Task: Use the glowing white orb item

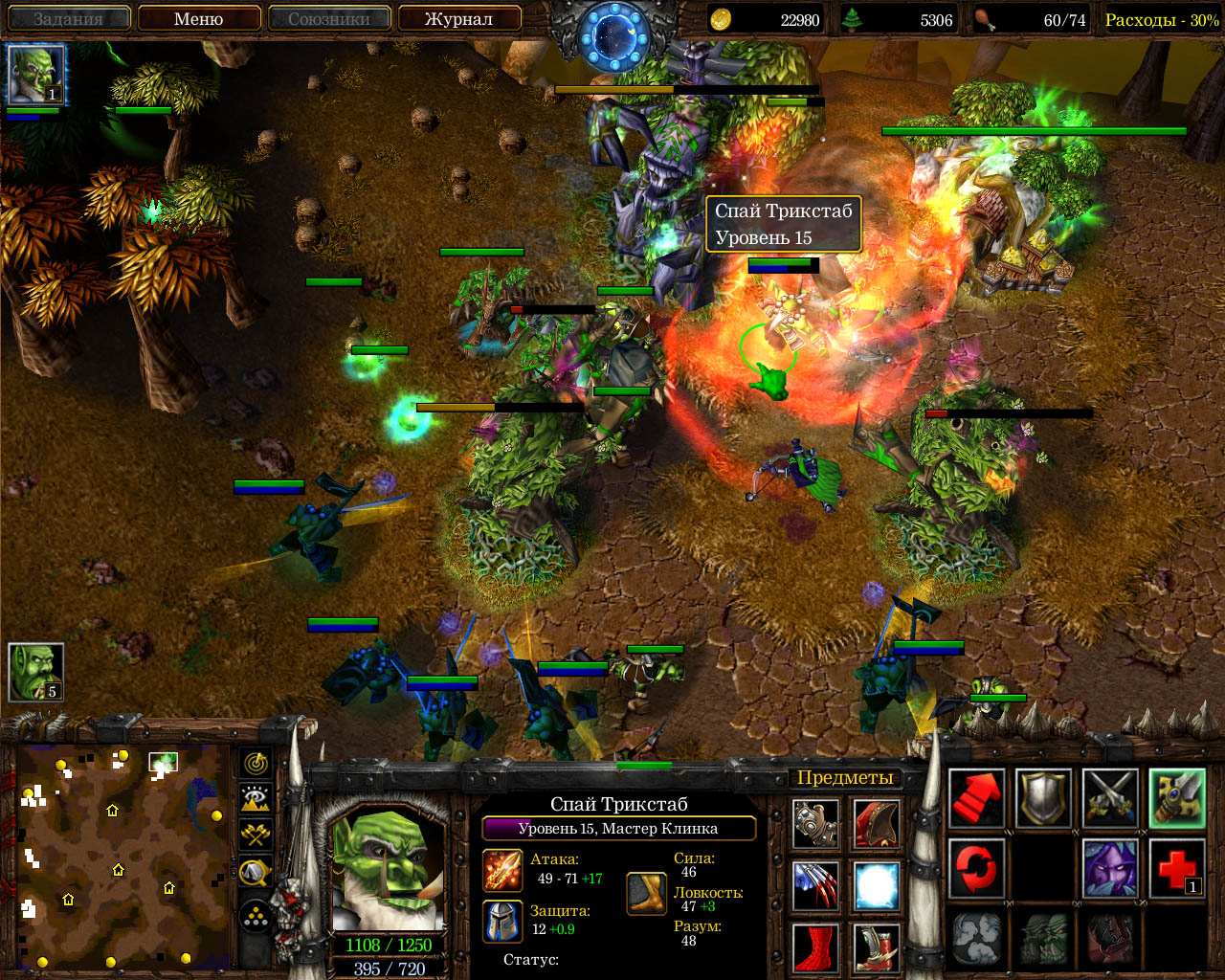Action: pos(876,886)
